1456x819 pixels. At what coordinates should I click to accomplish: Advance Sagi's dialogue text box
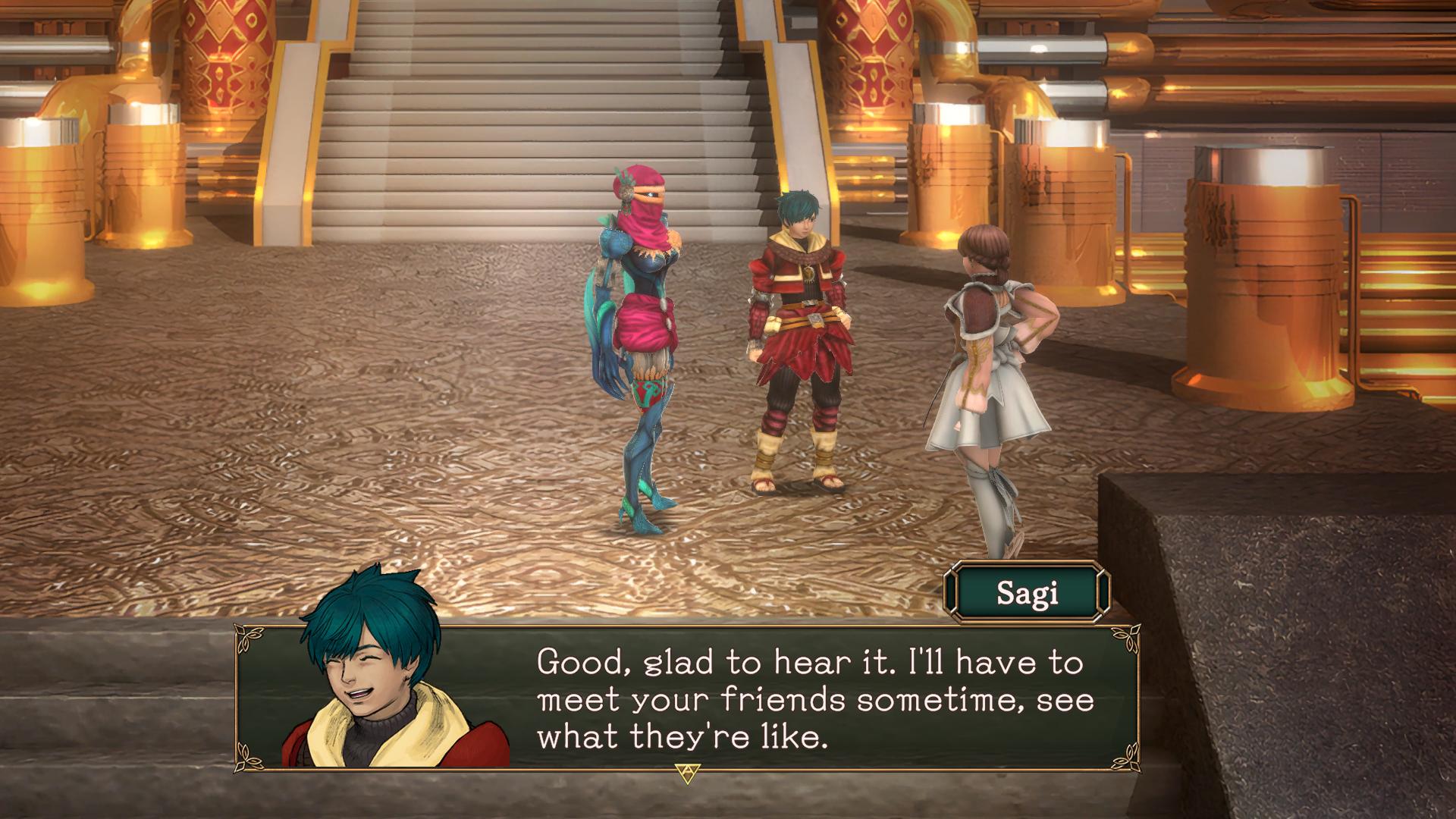815,698
